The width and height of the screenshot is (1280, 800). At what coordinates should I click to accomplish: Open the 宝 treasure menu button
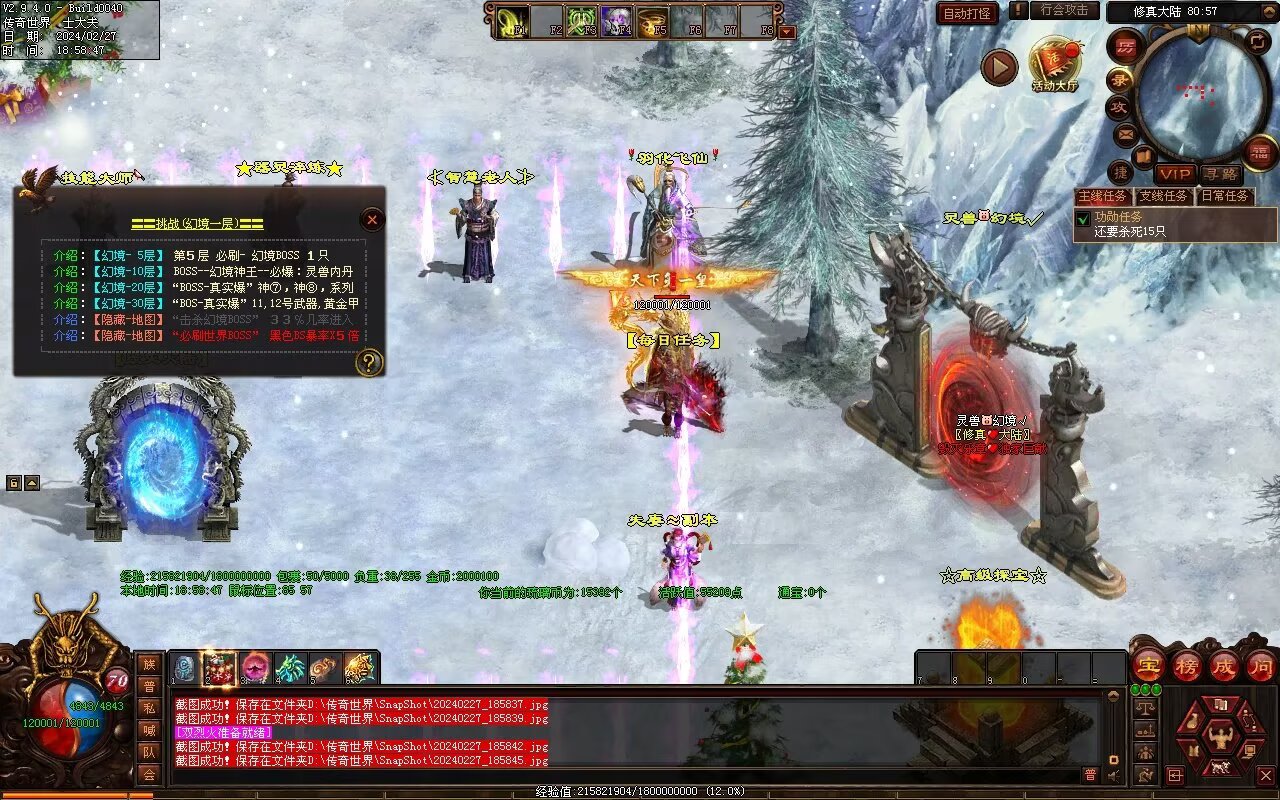[x=1148, y=665]
